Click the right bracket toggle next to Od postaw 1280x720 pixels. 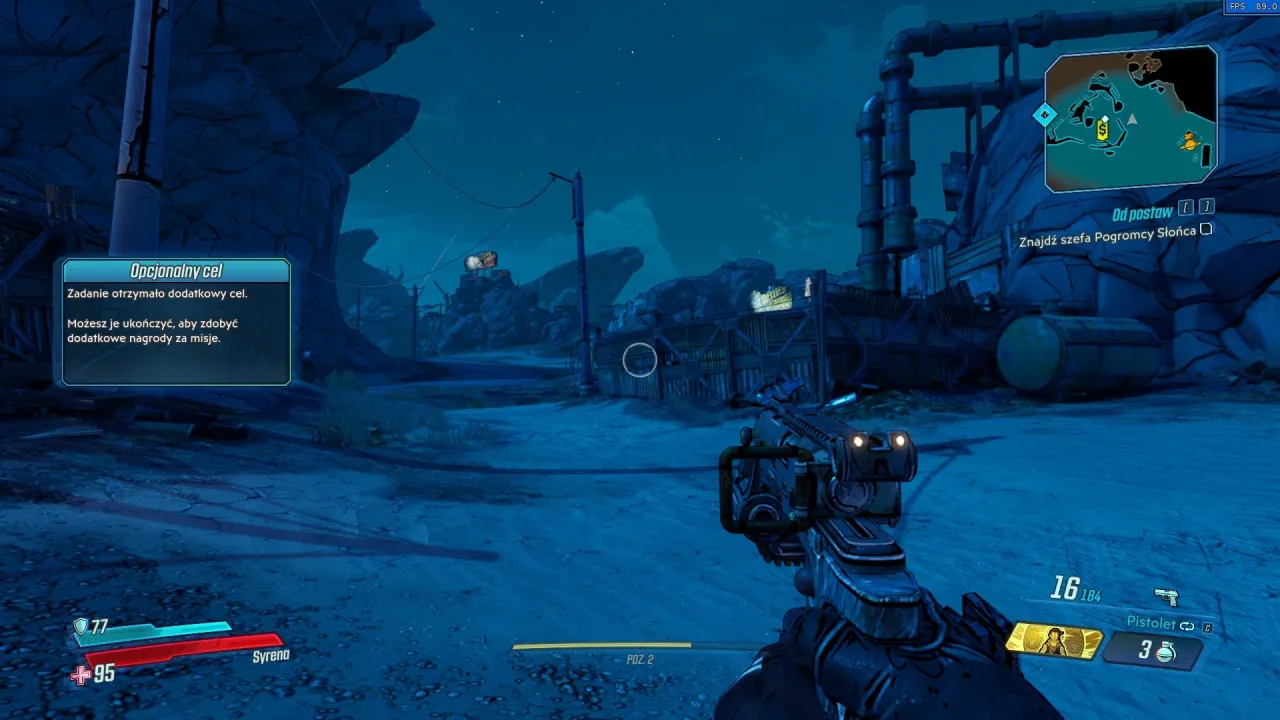(1205, 207)
